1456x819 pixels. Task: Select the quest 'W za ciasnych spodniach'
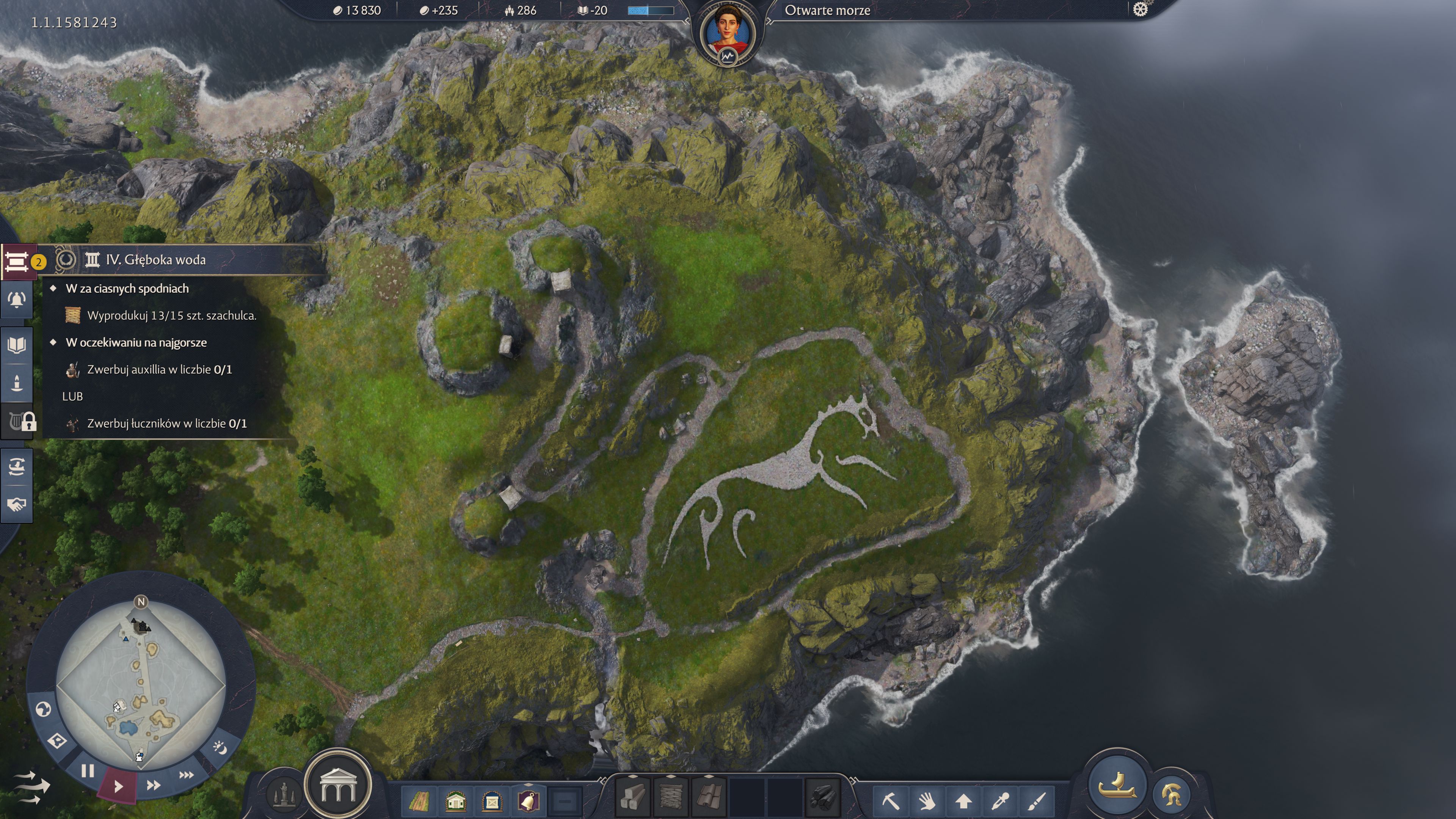127,288
